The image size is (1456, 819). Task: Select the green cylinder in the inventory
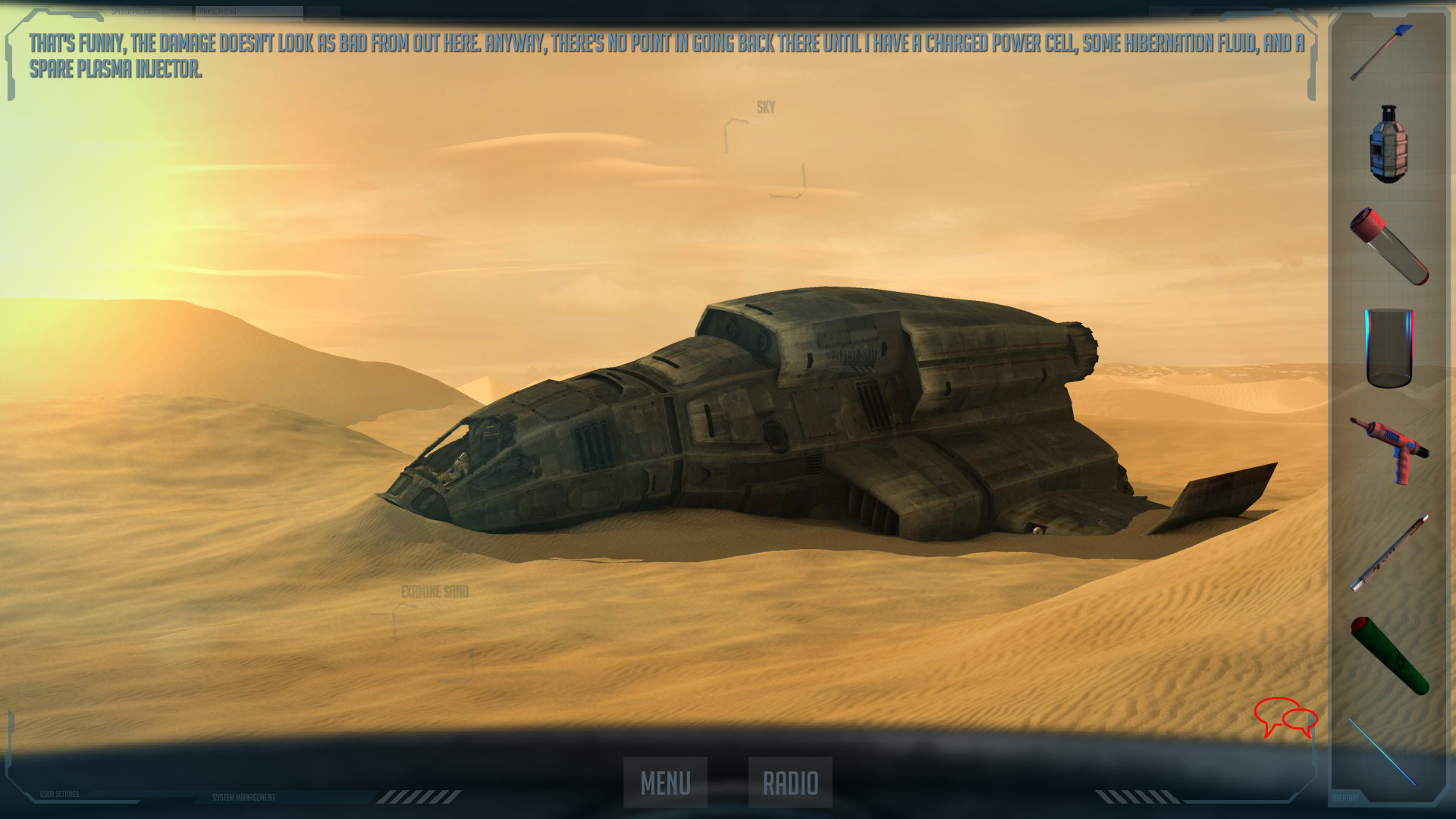(x=1391, y=652)
